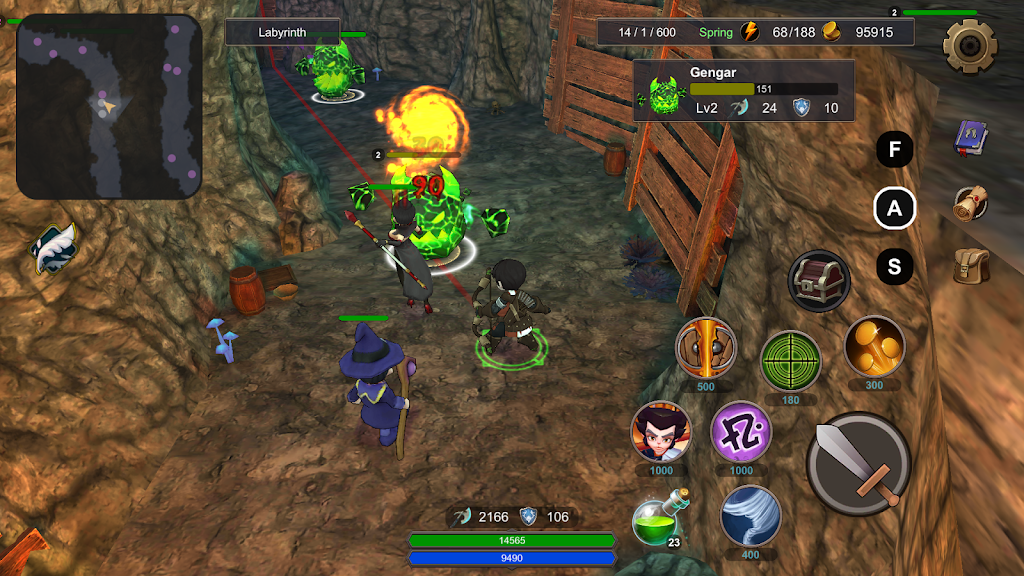Viewport: 1024px width, 576px height.
Task: Open the treasure chest button
Action: point(819,281)
